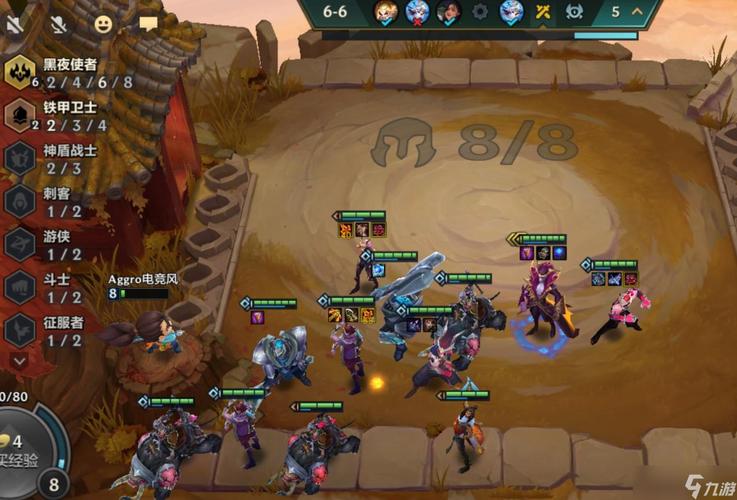Select the 铁甲卫士 trait entry
The height and width of the screenshot is (500, 737).
coord(55,116)
